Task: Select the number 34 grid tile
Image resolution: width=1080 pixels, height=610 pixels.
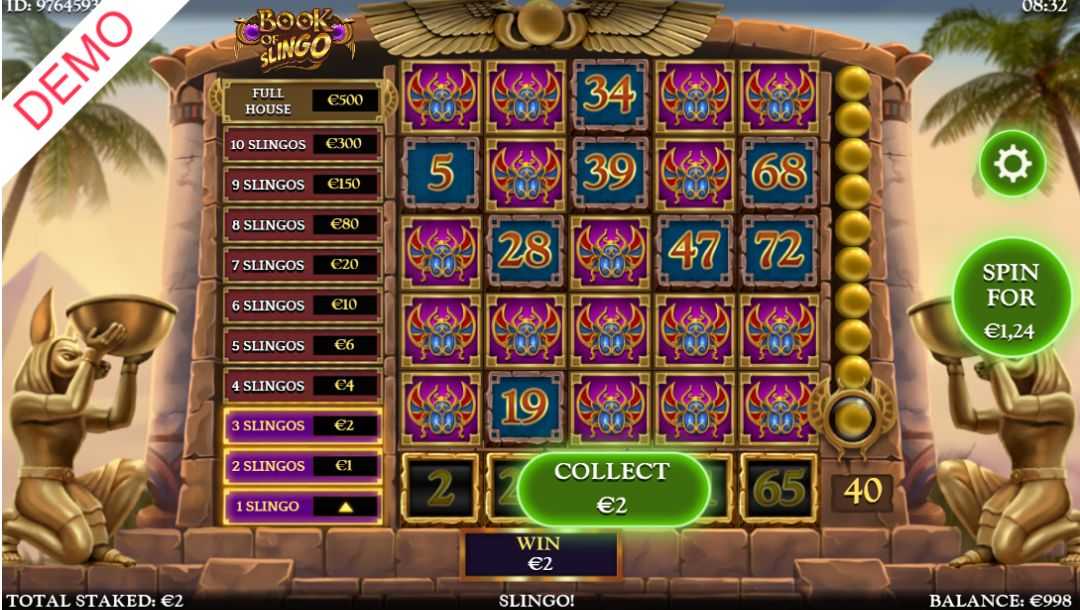Action: [610, 95]
